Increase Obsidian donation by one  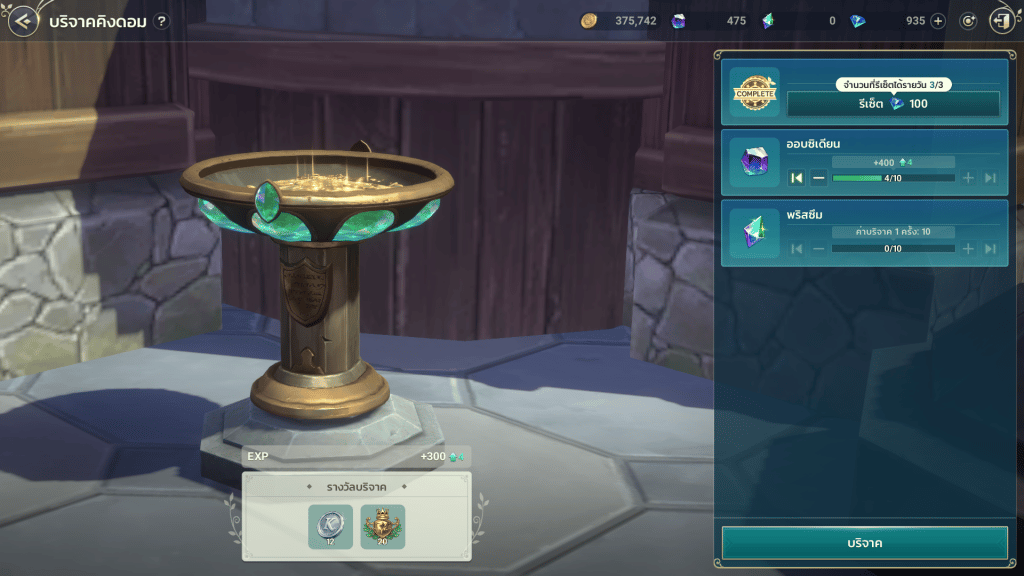click(x=968, y=178)
